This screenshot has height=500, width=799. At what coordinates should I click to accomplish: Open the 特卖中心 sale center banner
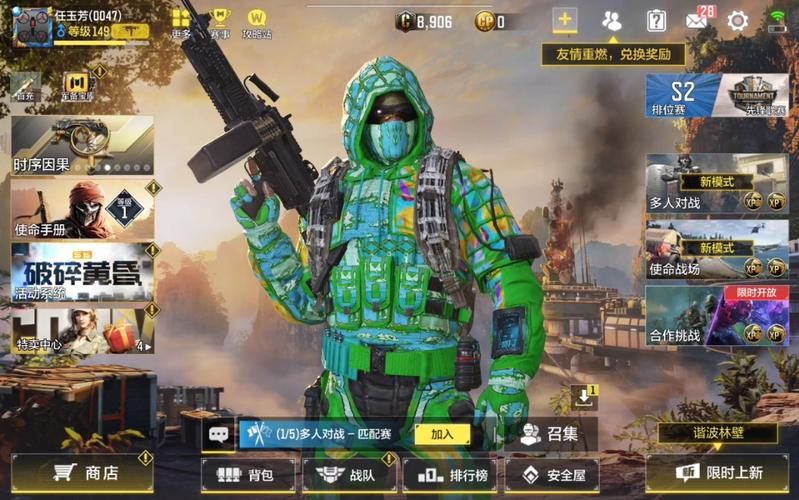click(x=80, y=330)
